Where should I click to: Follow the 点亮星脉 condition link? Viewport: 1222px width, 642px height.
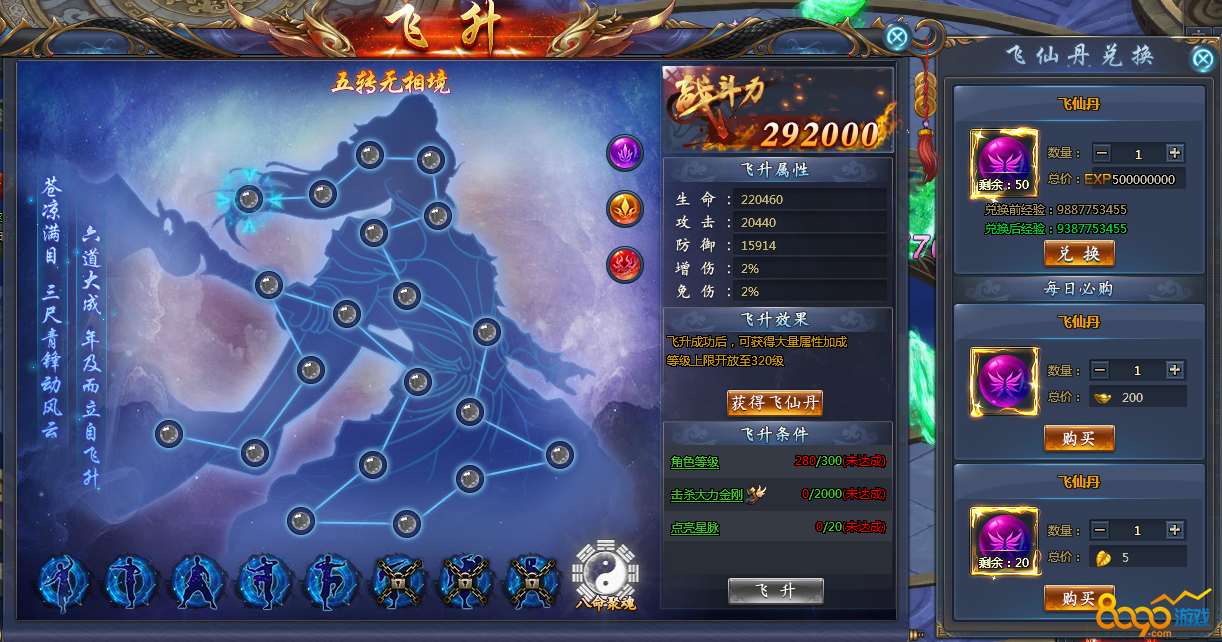pyautogui.click(x=695, y=527)
